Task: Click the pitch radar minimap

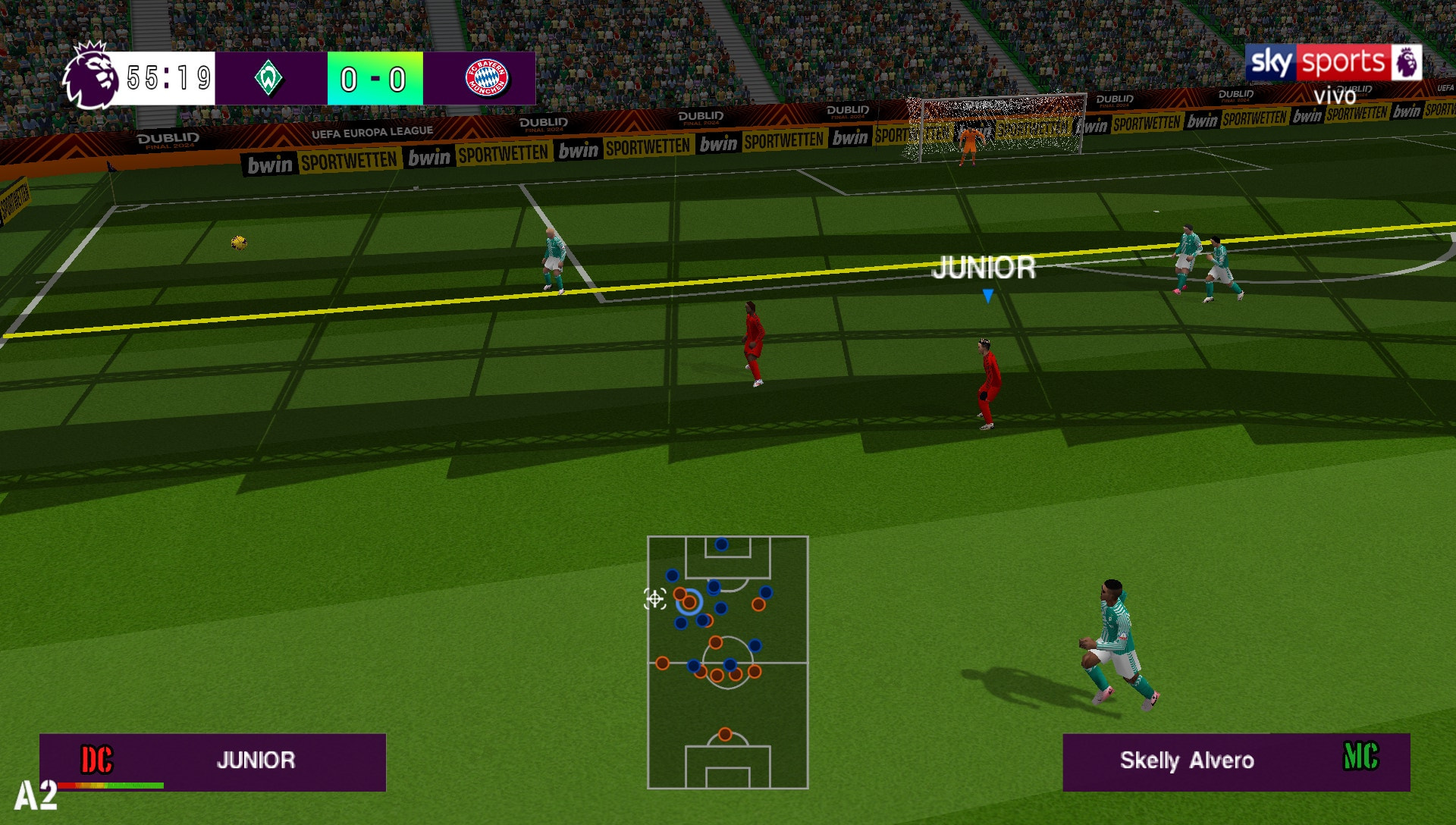Action: [x=727, y=662]
